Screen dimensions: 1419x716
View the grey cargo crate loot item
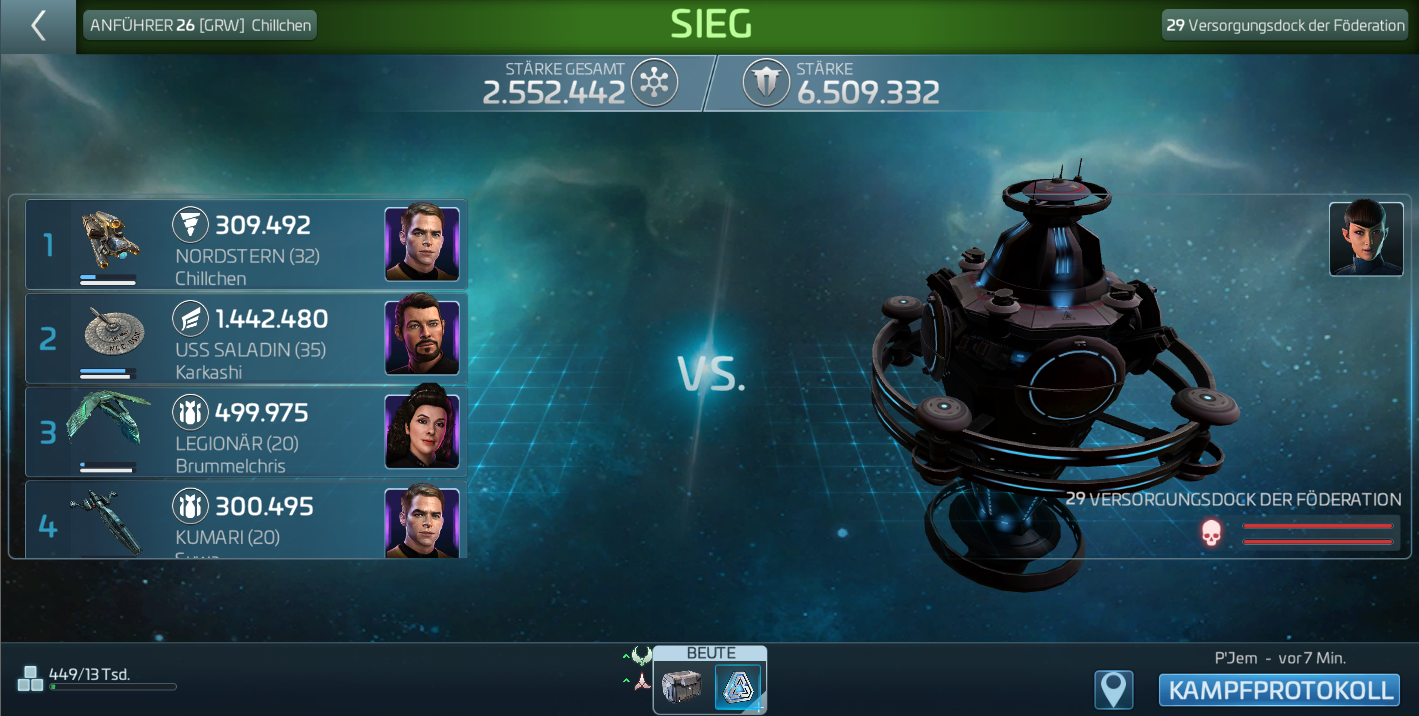coord(682,687)
